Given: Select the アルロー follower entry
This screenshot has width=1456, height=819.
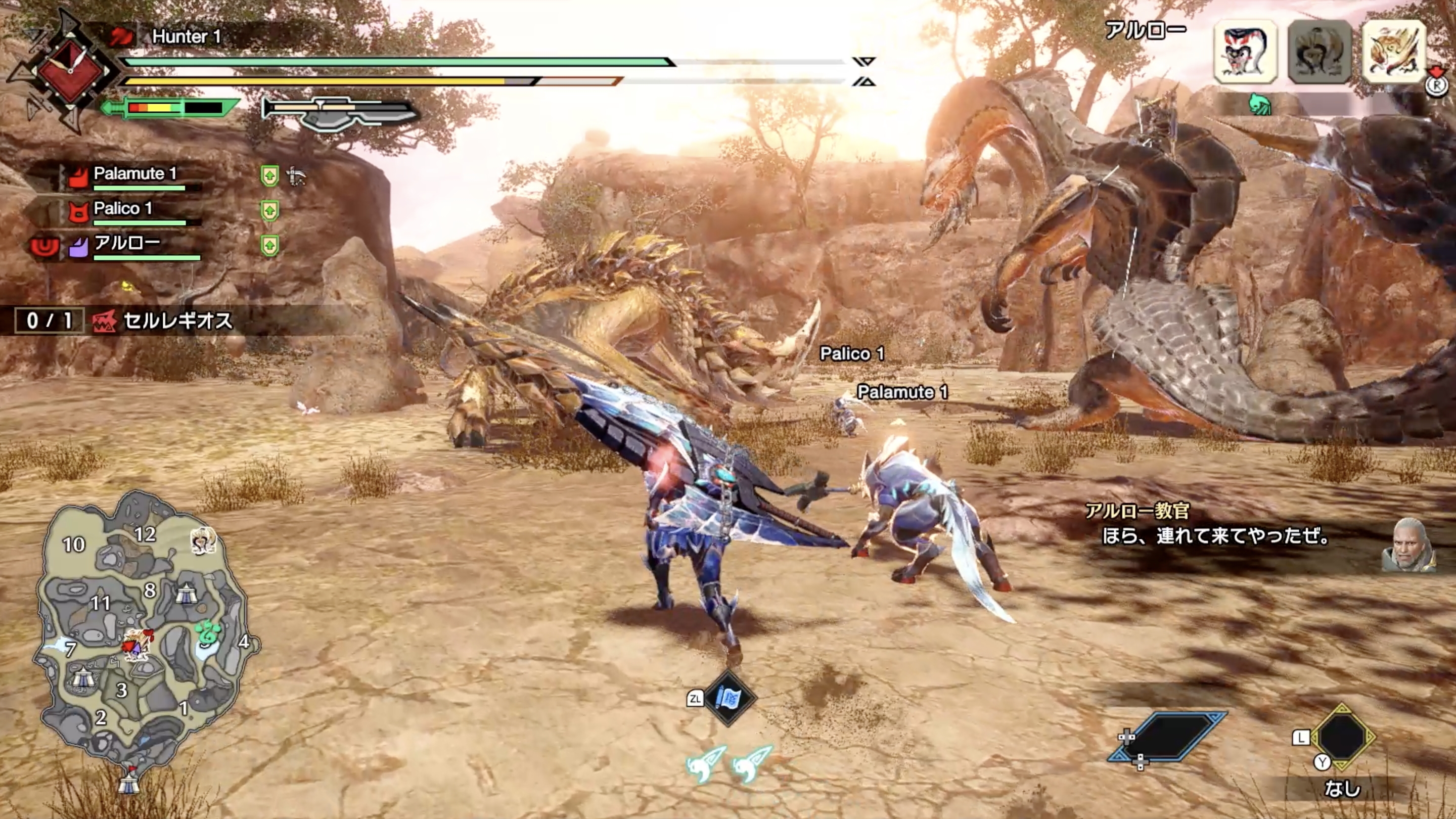Looking at the screenshot, I should [126, 243].
